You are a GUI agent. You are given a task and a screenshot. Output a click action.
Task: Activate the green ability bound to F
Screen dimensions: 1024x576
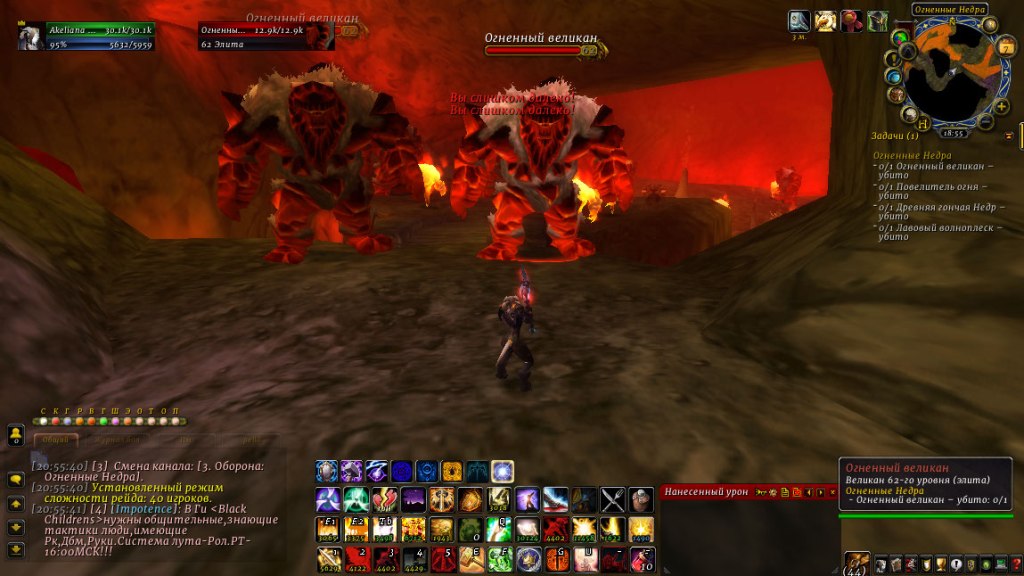click(500, 559)
